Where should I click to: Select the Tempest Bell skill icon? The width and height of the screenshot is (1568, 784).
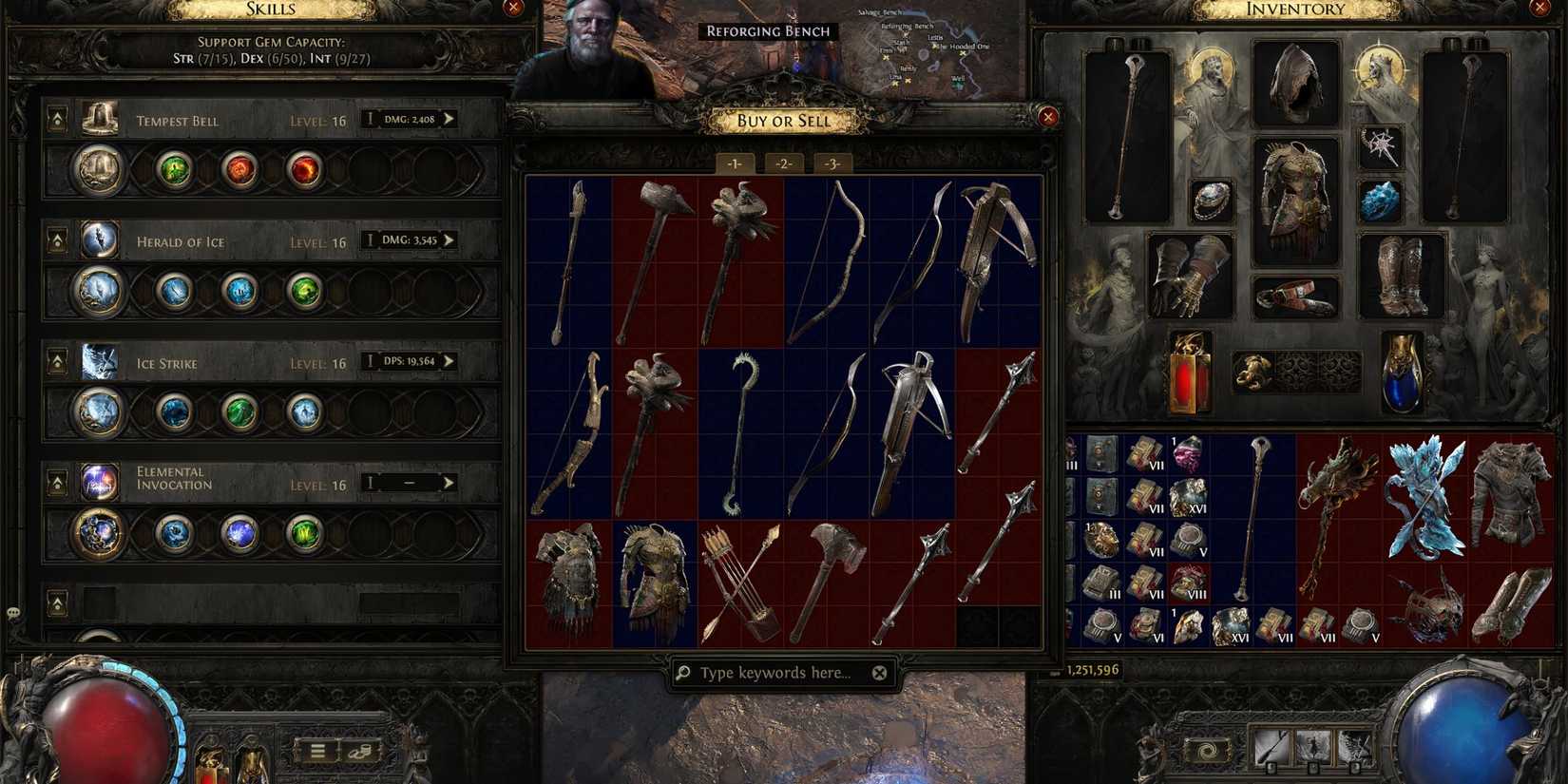(x=98, y=118)
